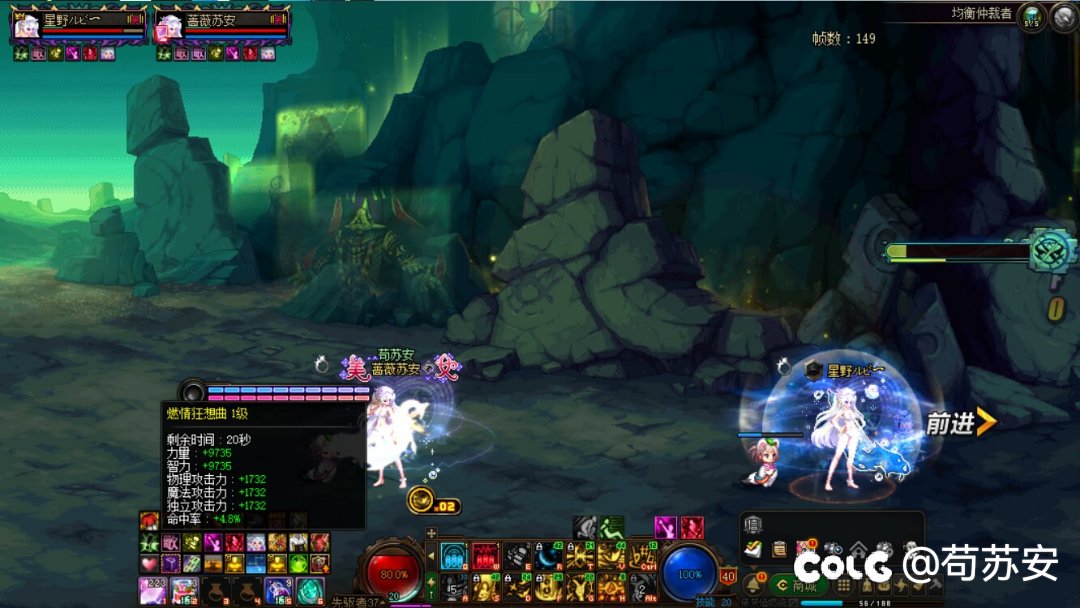Screen dimensions: 1080x608
Task: Activate the blue crescent skill on R
Action: click(547, 556)
